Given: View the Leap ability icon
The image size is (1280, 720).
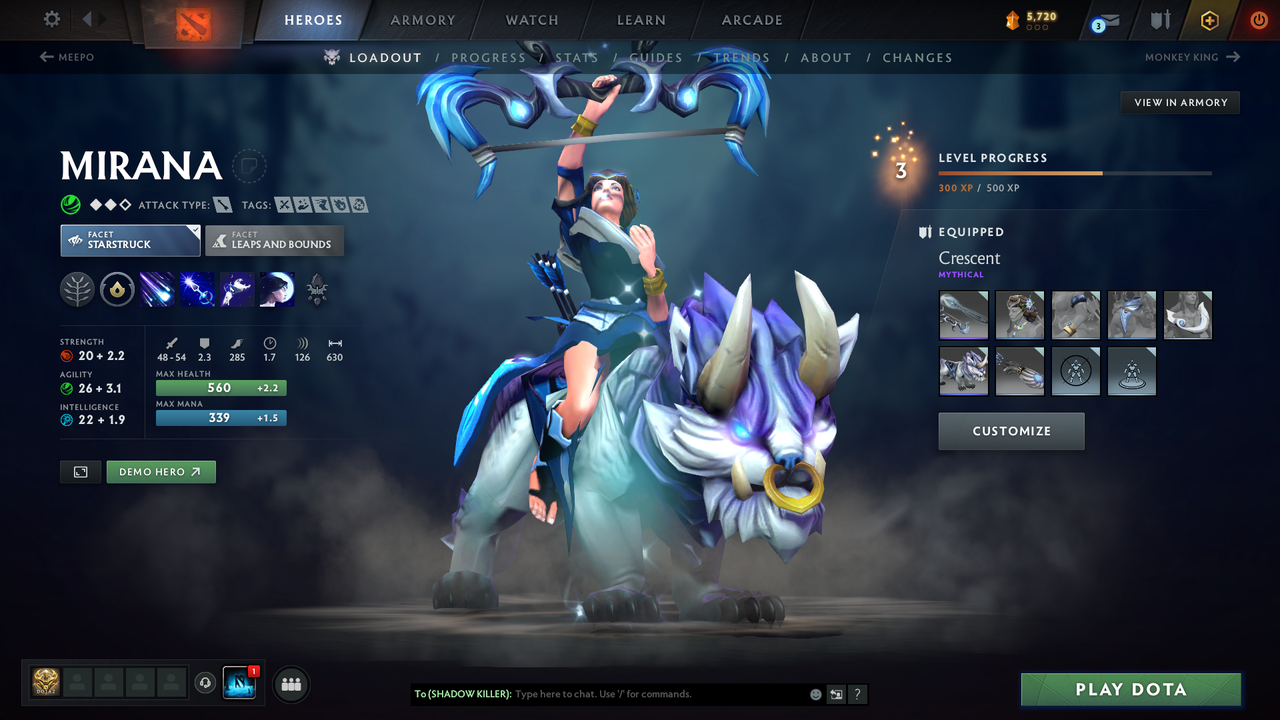Looking at the screenshot, I should coord(237,289).
